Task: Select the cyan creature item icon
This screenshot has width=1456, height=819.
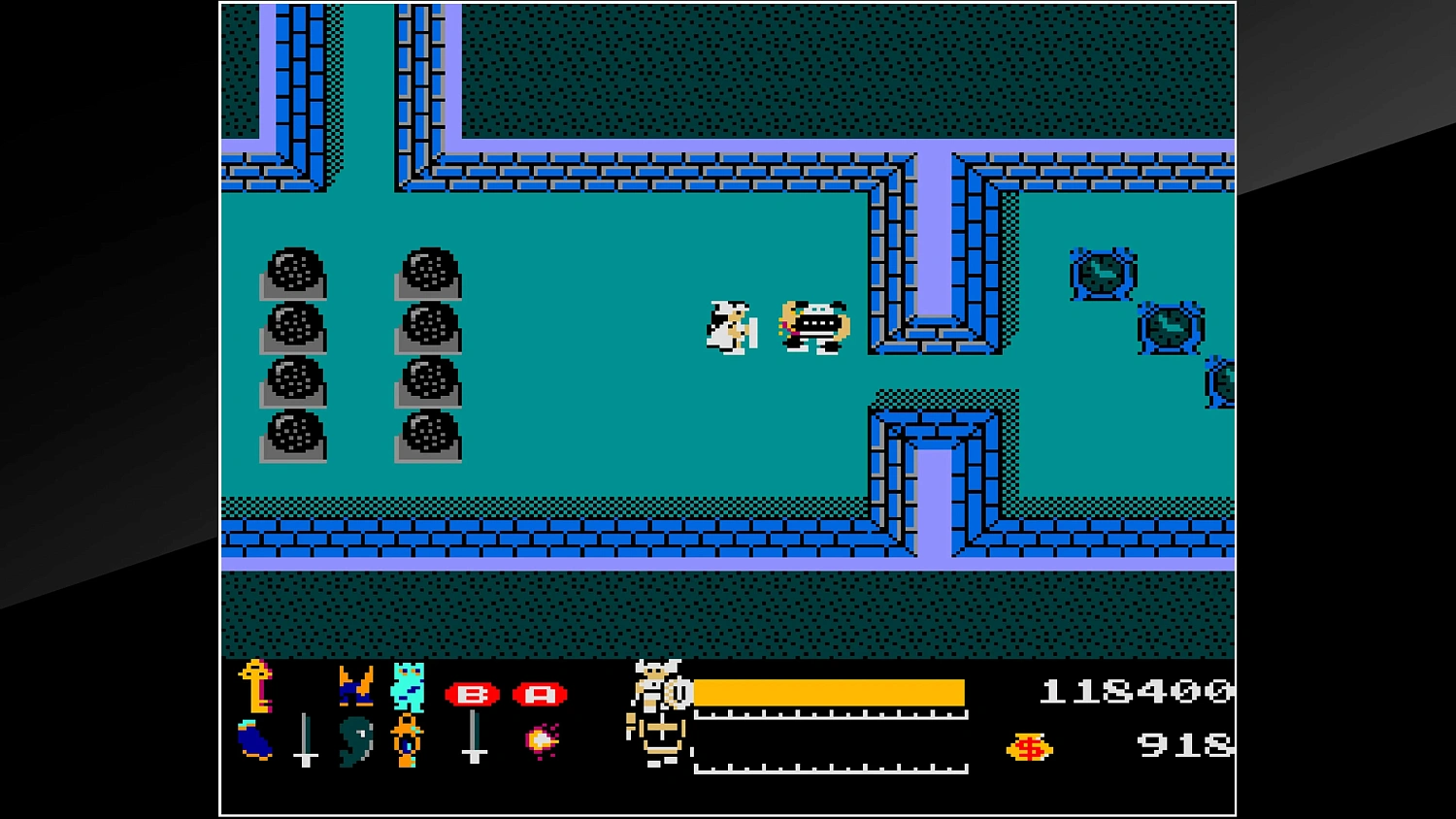Action: (409, 685)
